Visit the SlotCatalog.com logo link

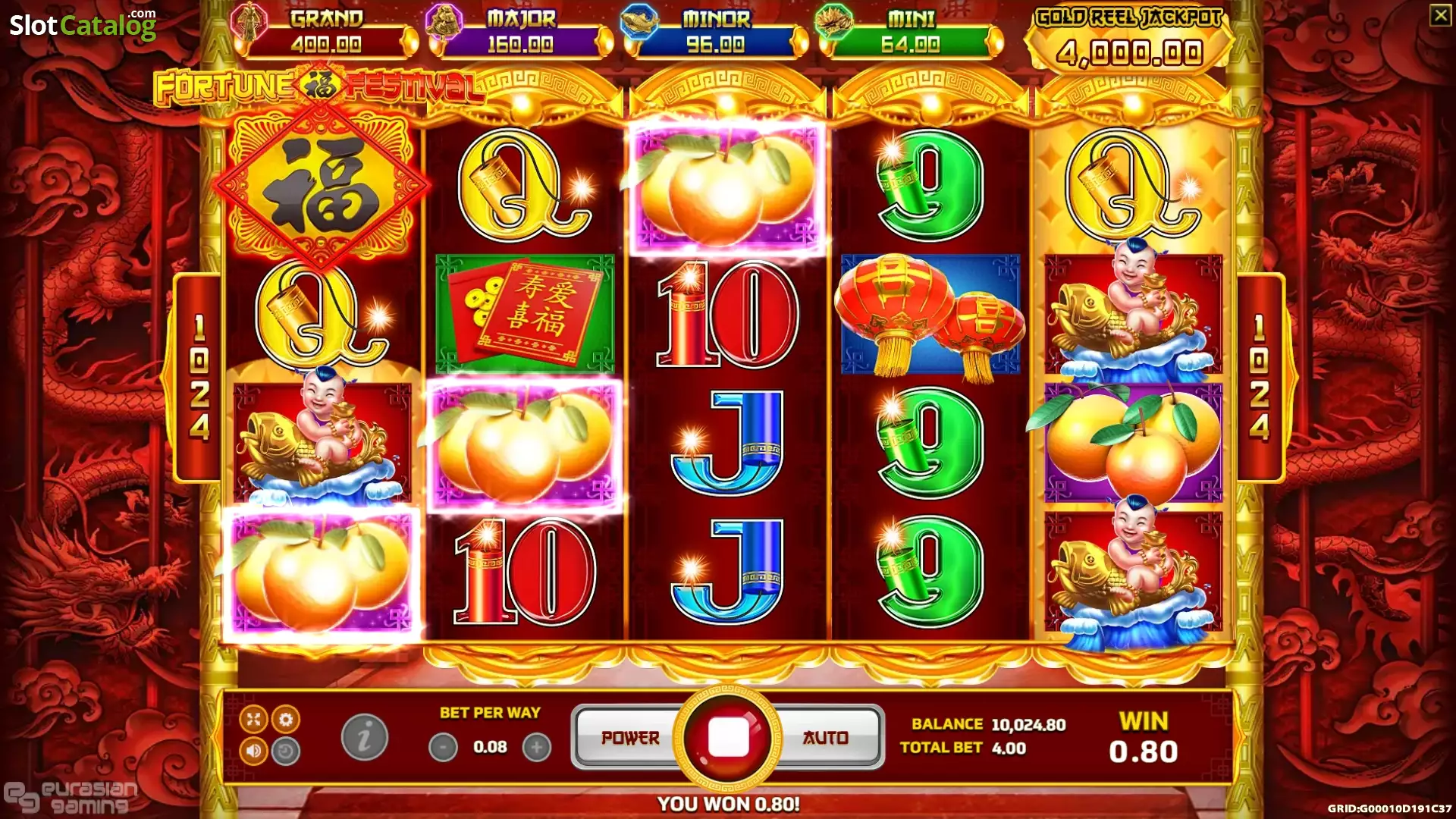[83, 24]
